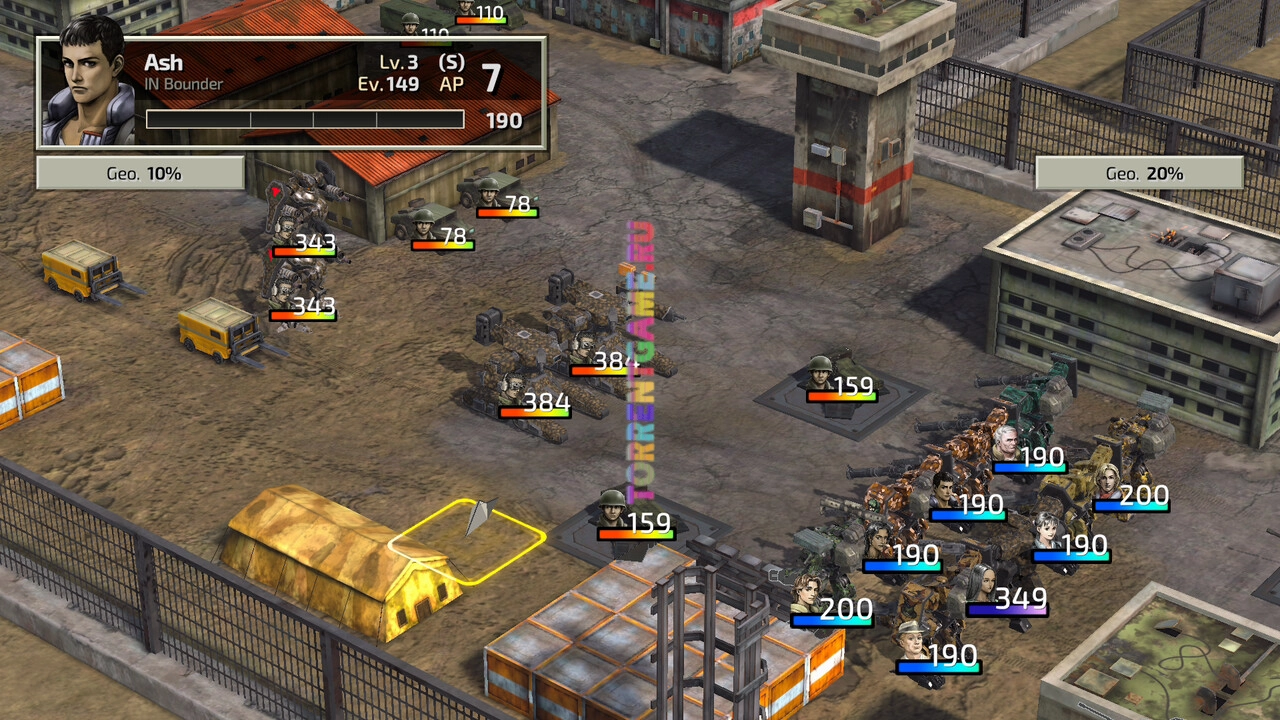This screenshot has width=1280, height=720.
Task: Click the yellow tile selection cursor
Action: coord(467,539)
